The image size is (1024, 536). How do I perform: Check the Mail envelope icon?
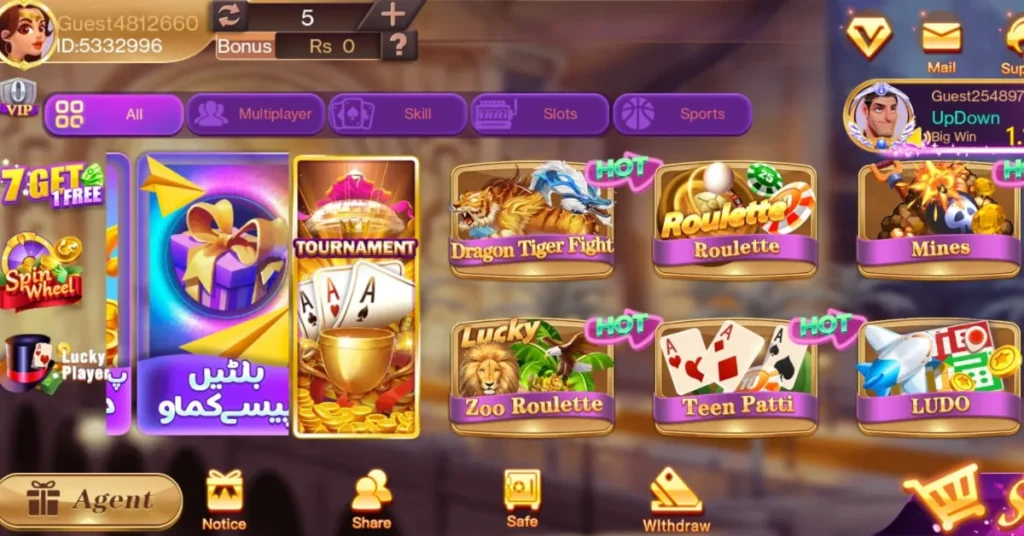tap(941, 42)
